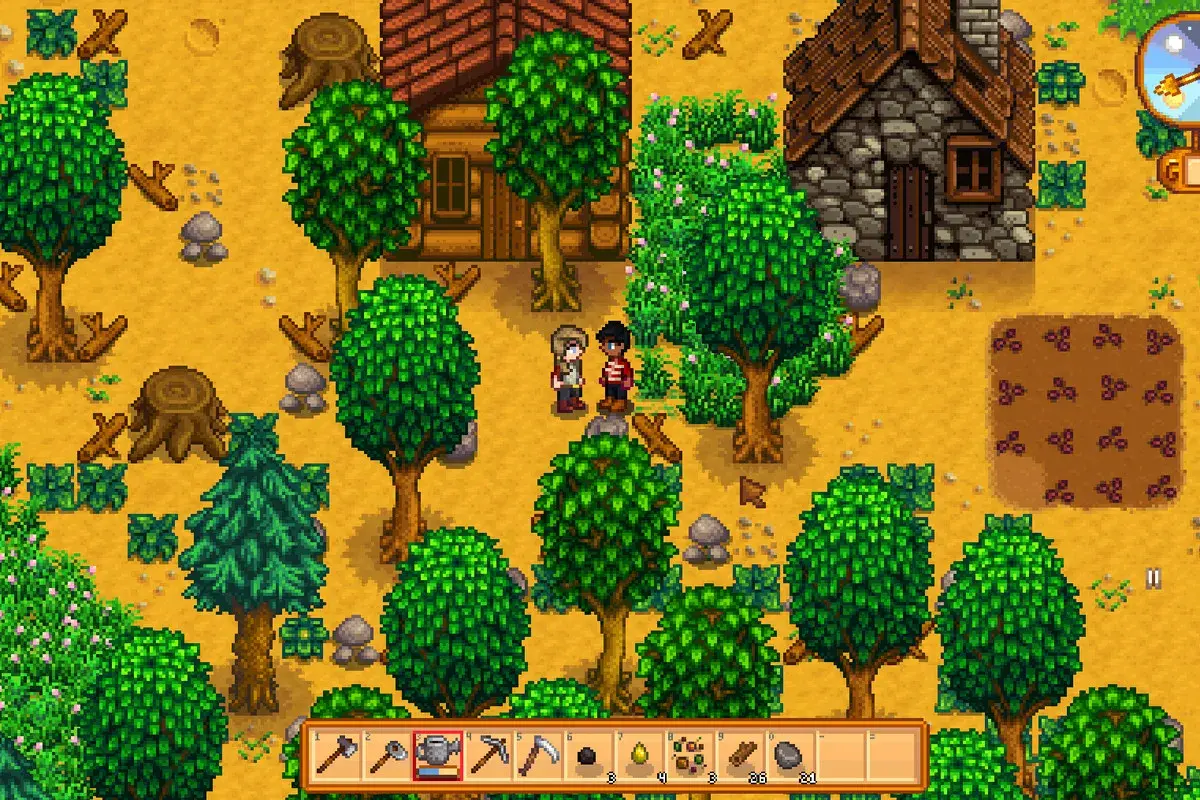Switch to the scythe slot
Screen dimensions: 1200x800
[539, 754]
